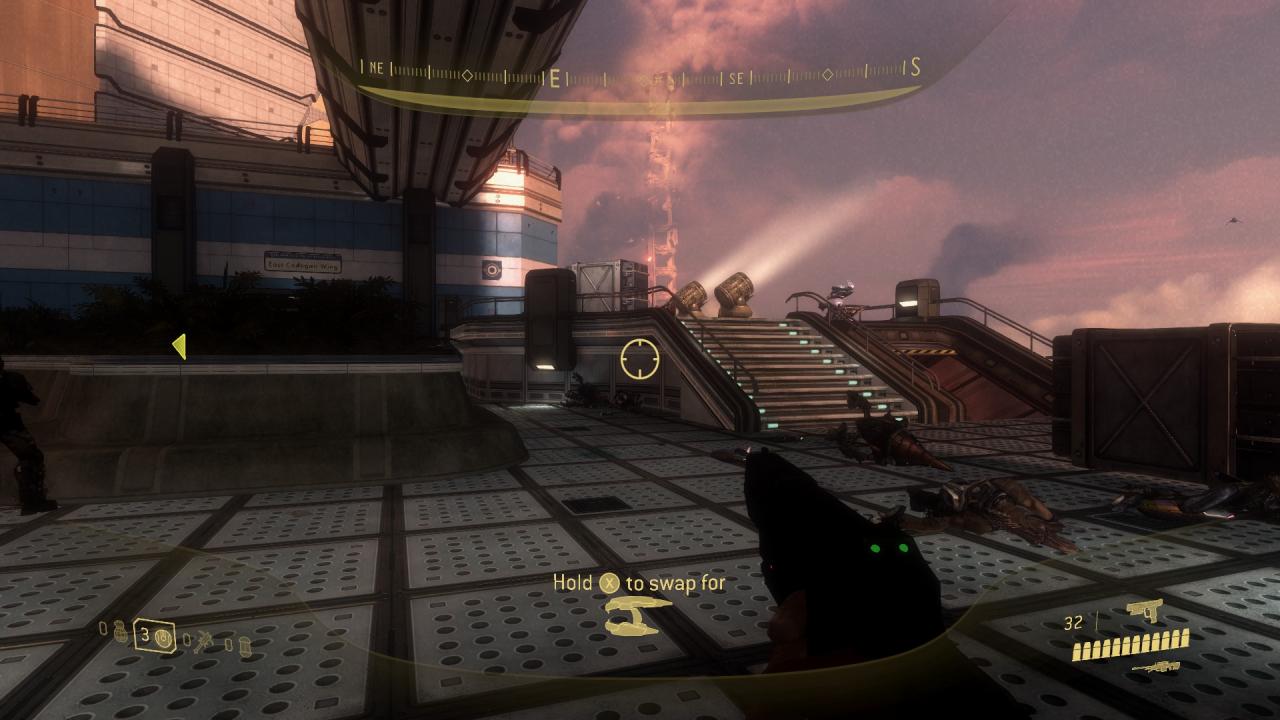Switch to the spike grenade icon
The width and height of the screenshot is (1280, 720).
tap(204, 638)
